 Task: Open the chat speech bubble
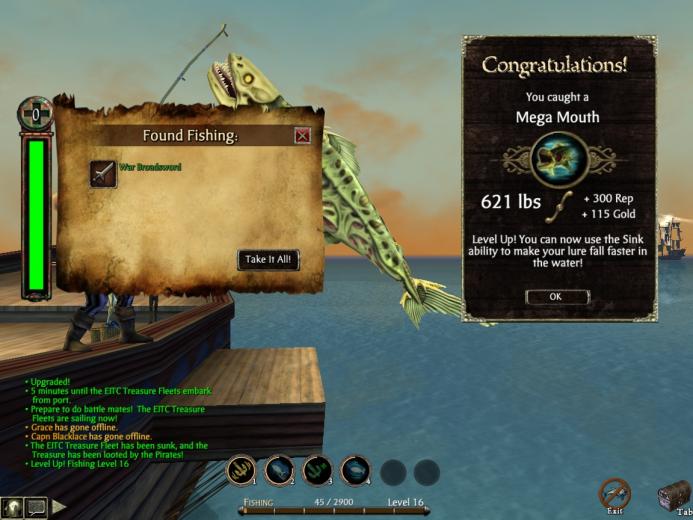36,507
